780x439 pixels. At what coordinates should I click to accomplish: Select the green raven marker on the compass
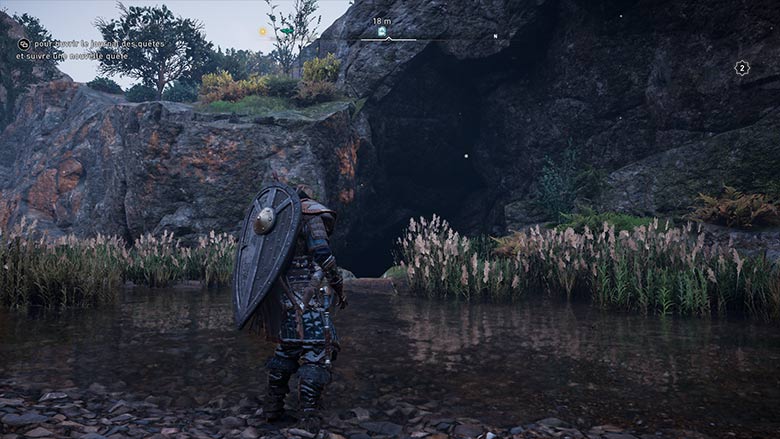tap(286, 31)
